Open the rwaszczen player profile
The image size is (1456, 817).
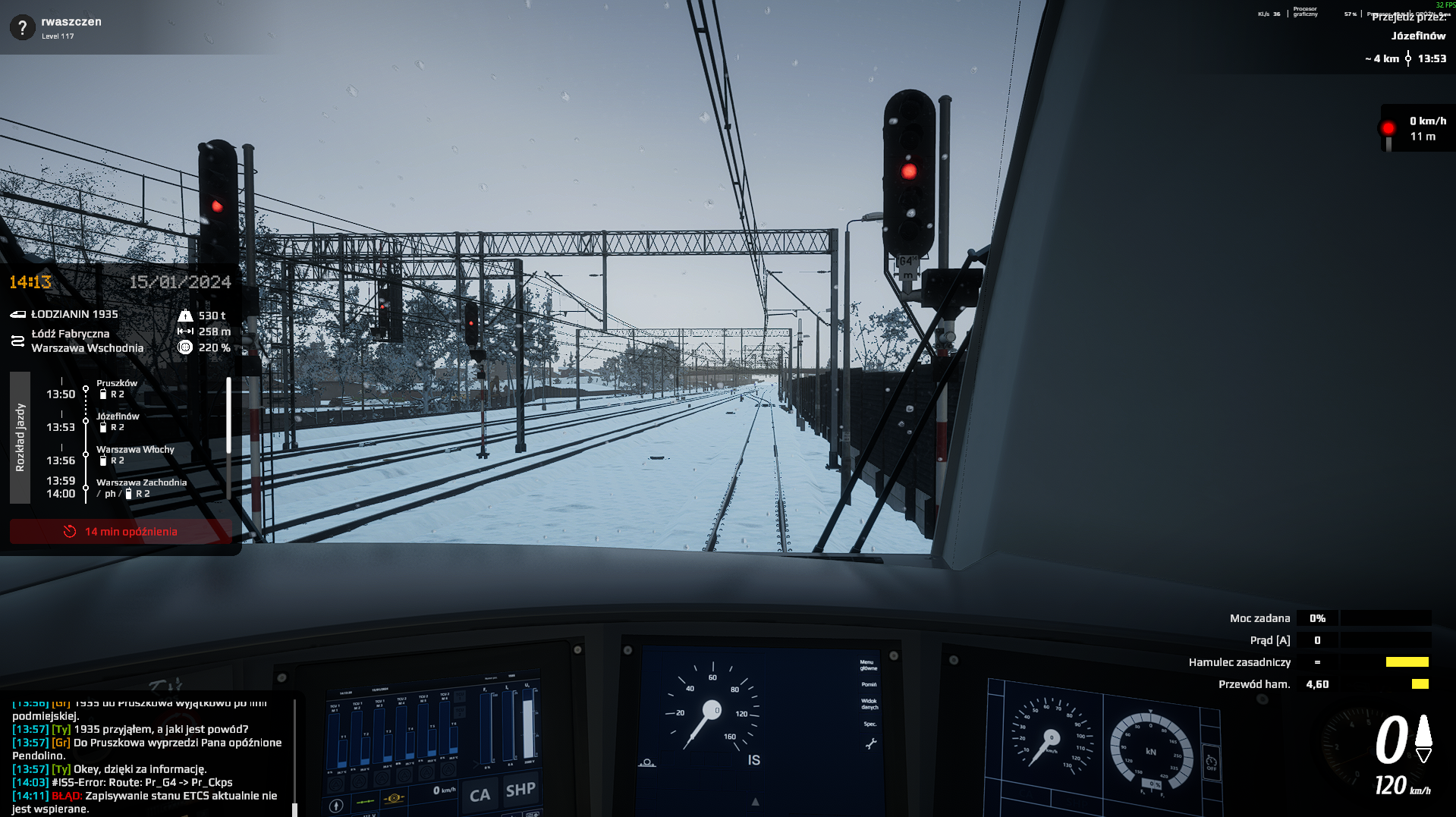point(71,22)
